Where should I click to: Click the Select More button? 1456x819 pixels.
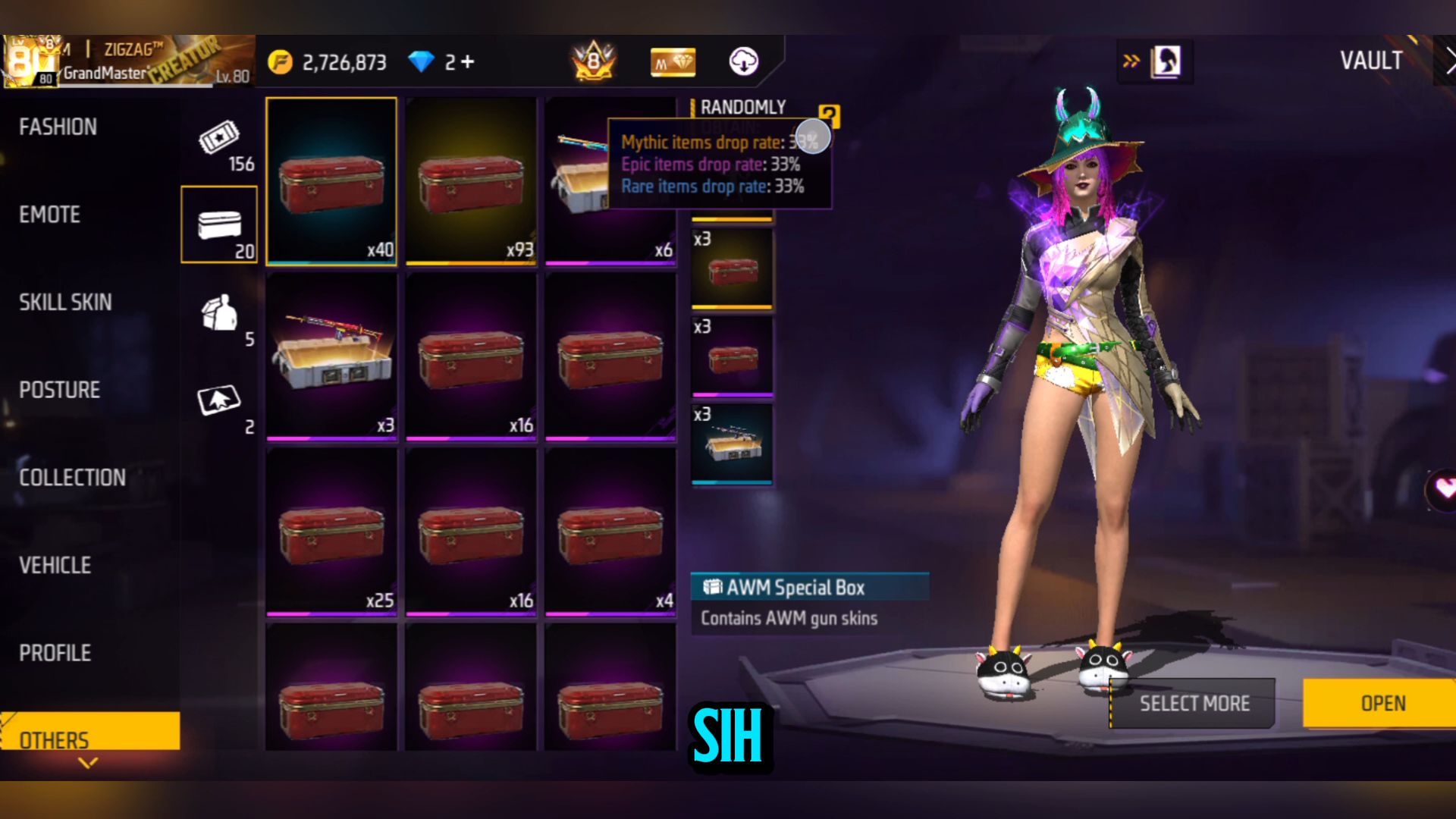click(1193, 704)
